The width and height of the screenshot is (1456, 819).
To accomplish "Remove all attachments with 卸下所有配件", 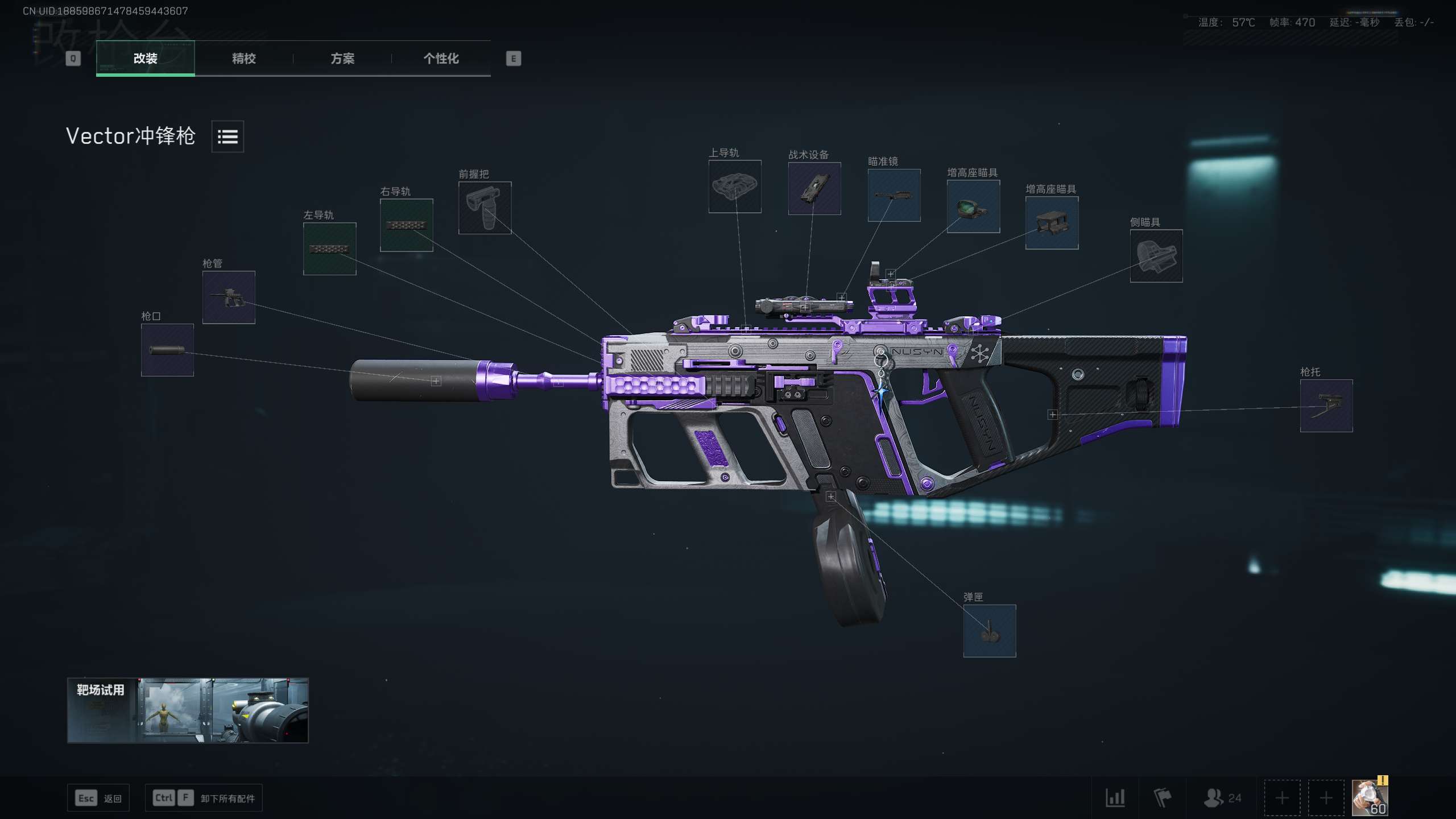I will click(204, 798).
